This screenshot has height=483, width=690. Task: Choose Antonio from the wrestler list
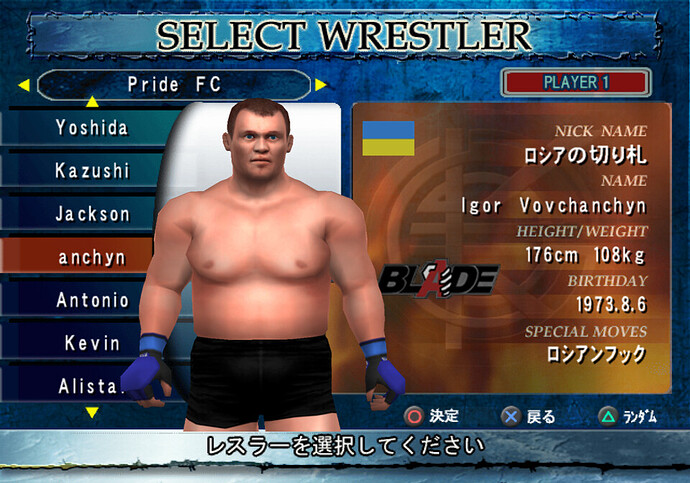pyautogui.click(x=92, y=300)
